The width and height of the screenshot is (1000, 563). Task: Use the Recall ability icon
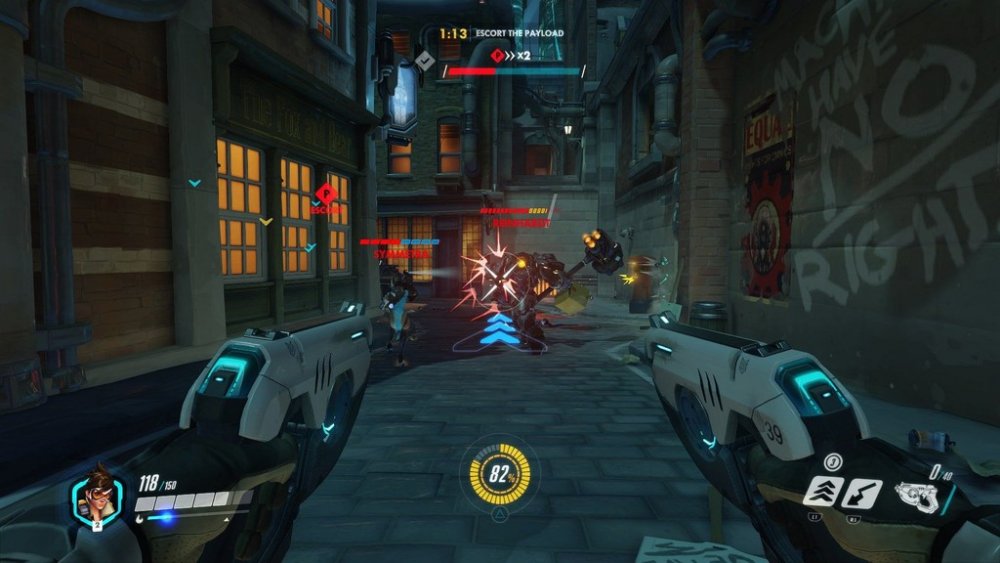pyautogui.click(x=861, y=493)
